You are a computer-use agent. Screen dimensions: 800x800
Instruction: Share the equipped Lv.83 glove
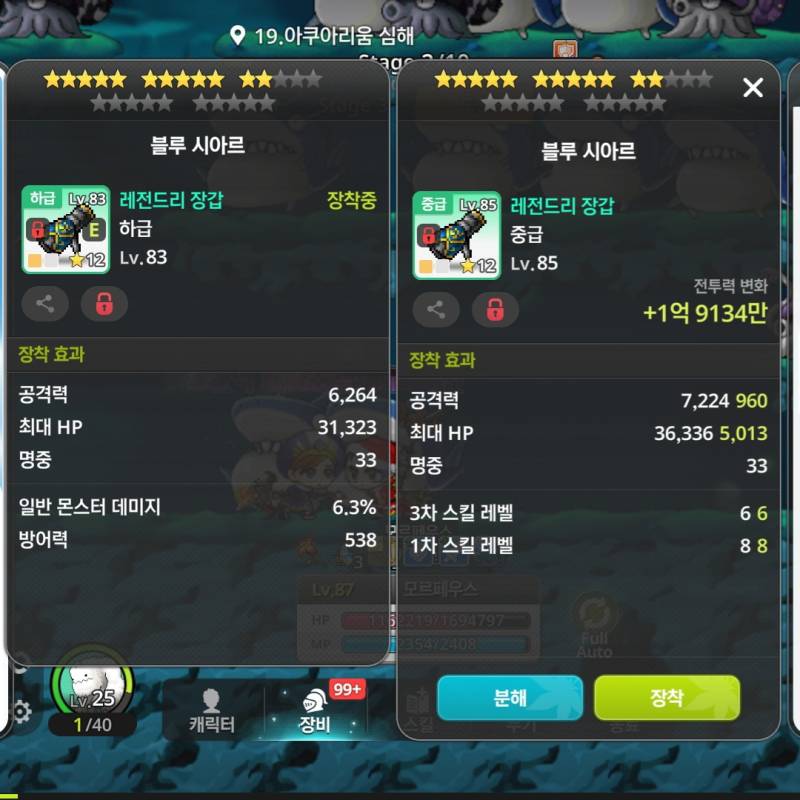coord(45,303)
